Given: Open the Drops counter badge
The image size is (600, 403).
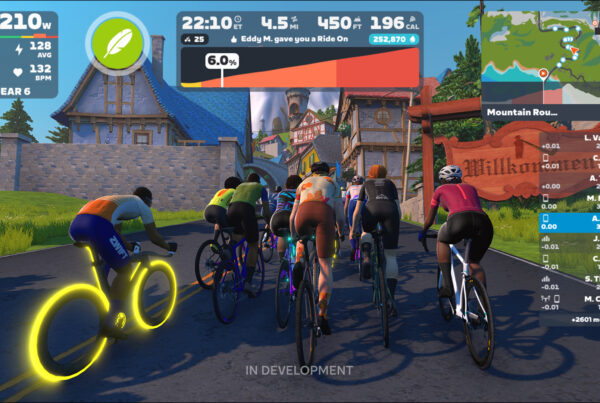Looking at the screenshot, I should point(394,39).
